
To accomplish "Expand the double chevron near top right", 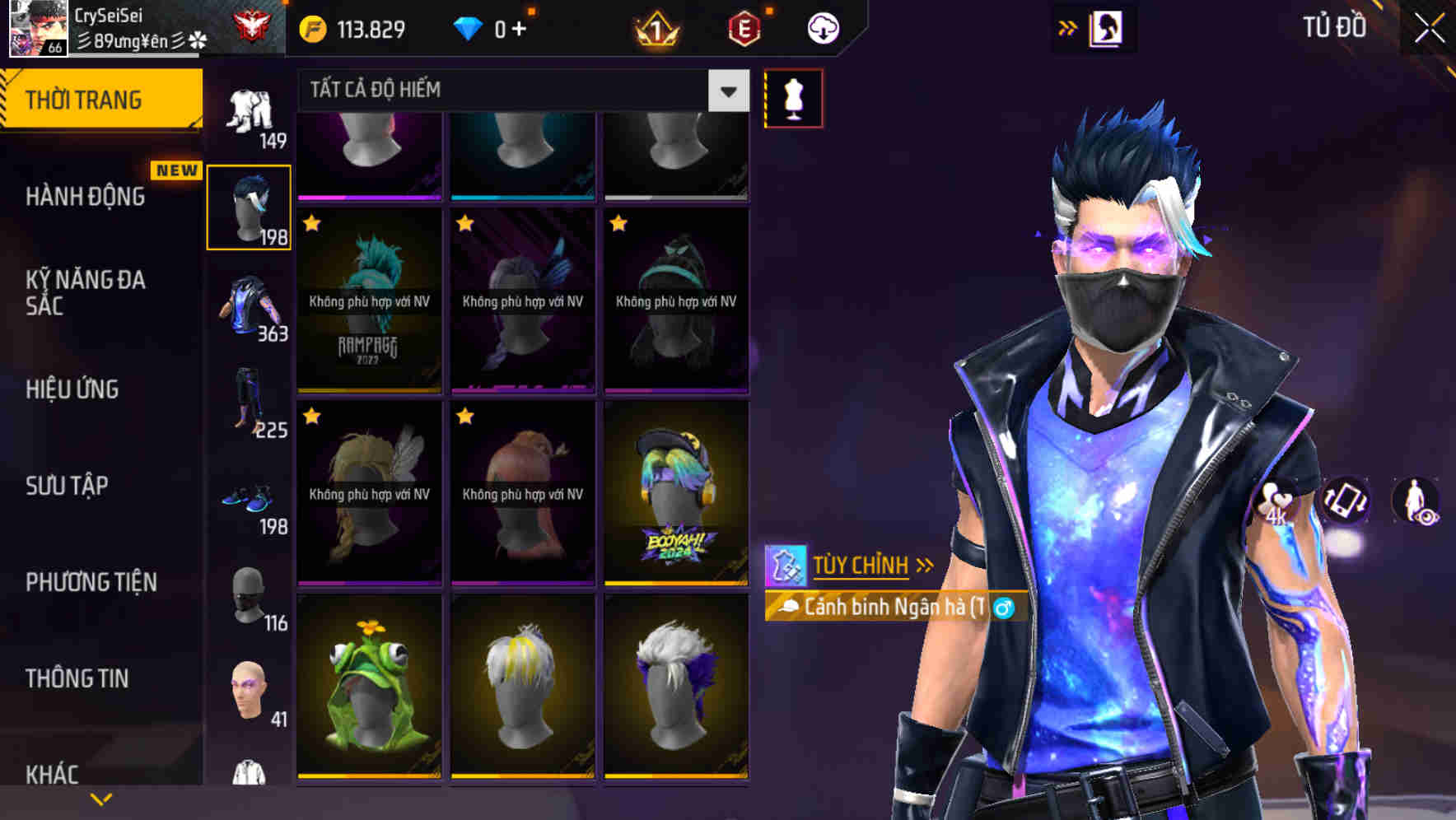I will [1068, 27].
